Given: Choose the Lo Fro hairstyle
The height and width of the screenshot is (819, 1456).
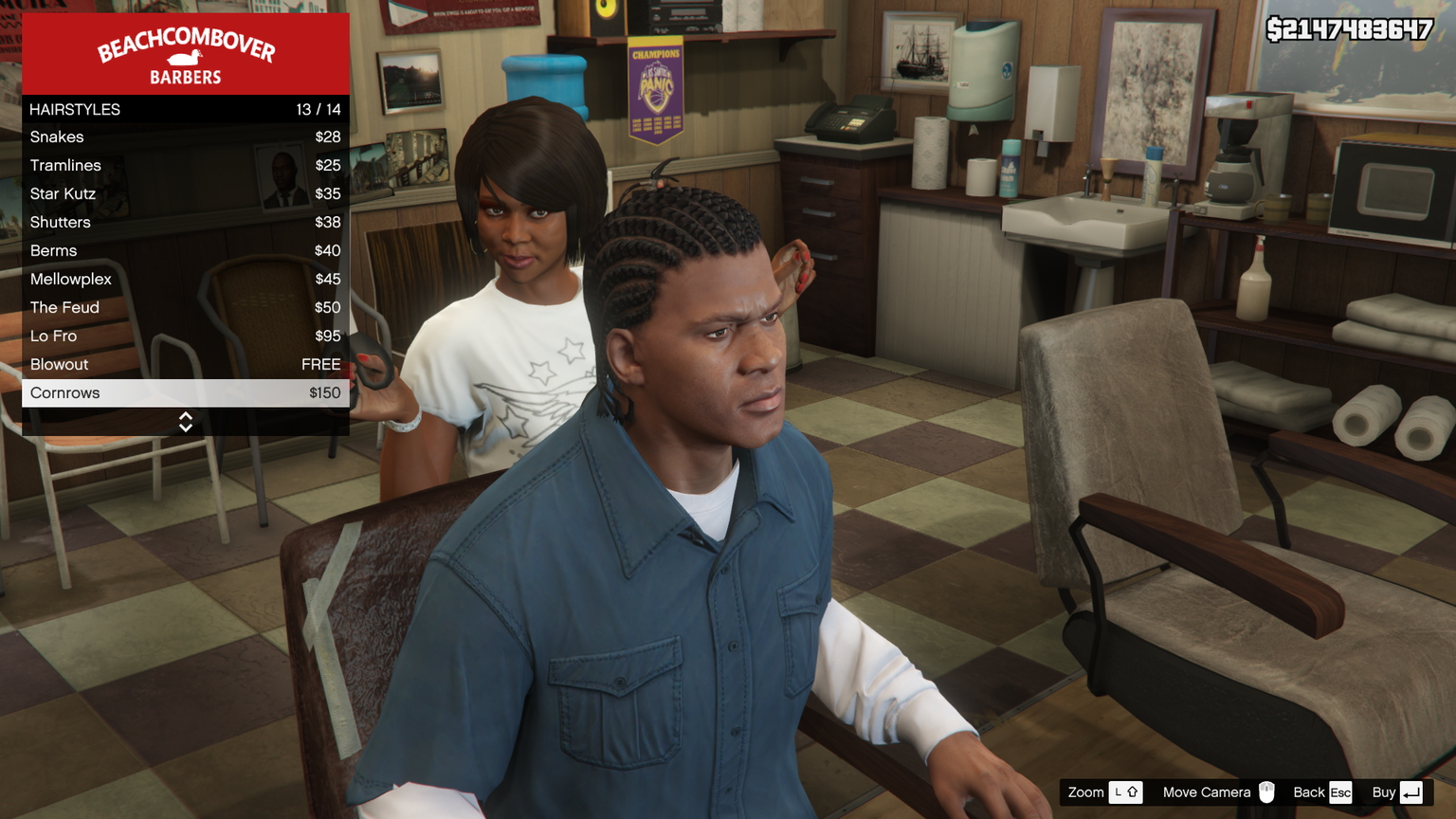Looking at the screenshot, I should 185,337.
